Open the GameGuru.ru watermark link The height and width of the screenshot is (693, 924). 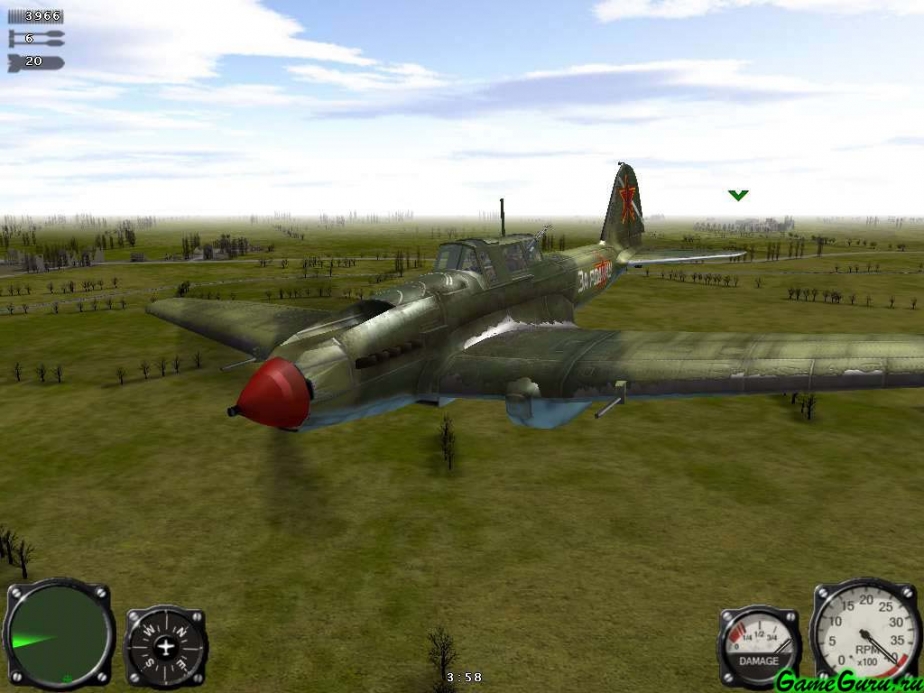848,679
